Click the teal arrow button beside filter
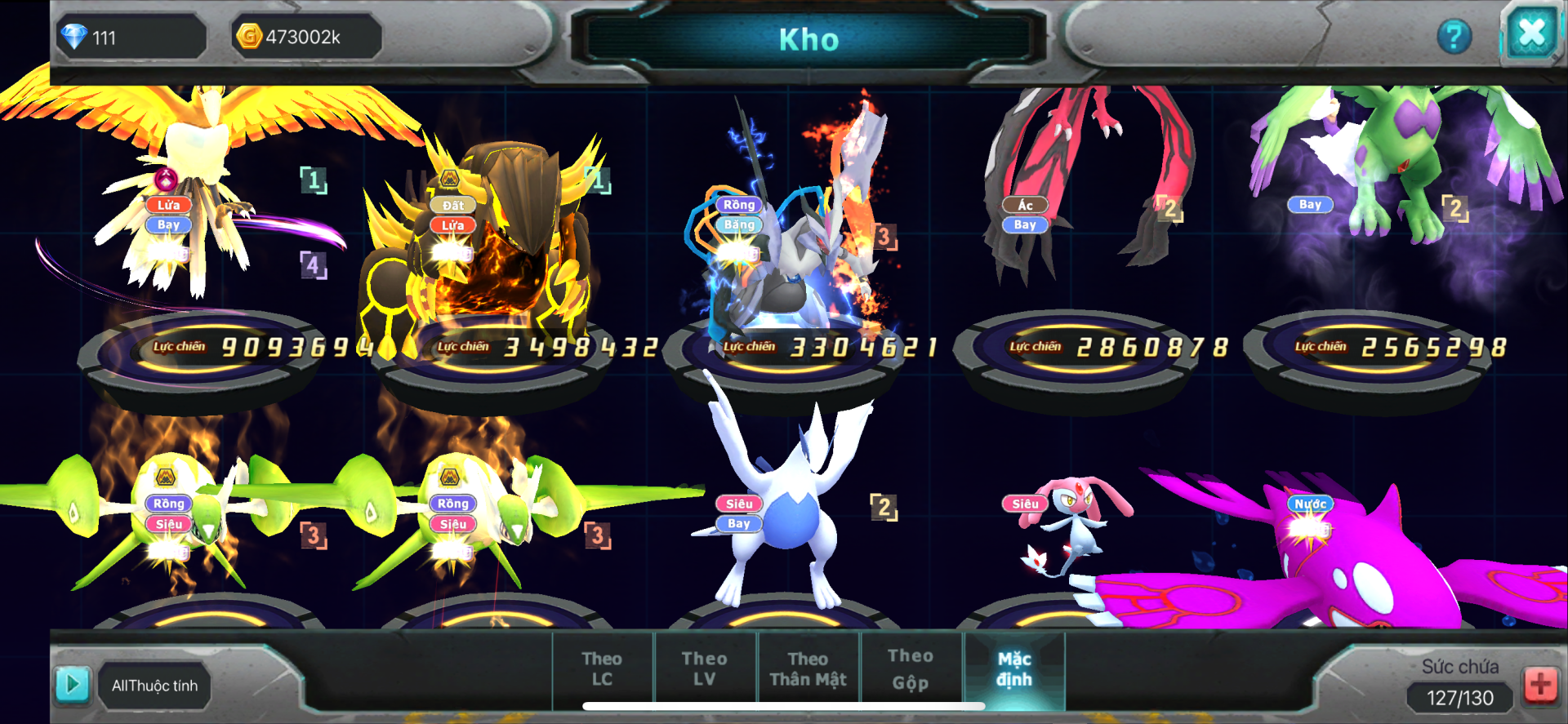 tap(73, 684)
